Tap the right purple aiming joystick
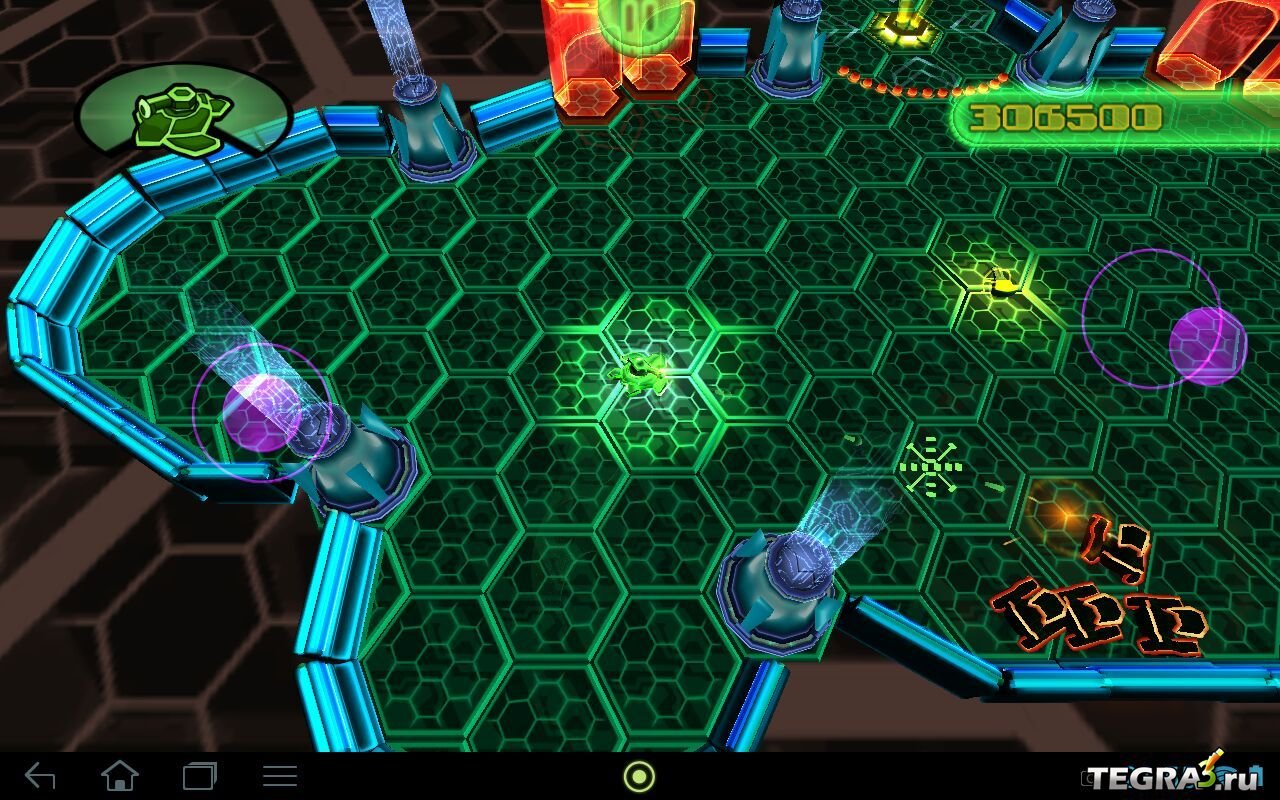The image size is (1280, 800). 1207,345
